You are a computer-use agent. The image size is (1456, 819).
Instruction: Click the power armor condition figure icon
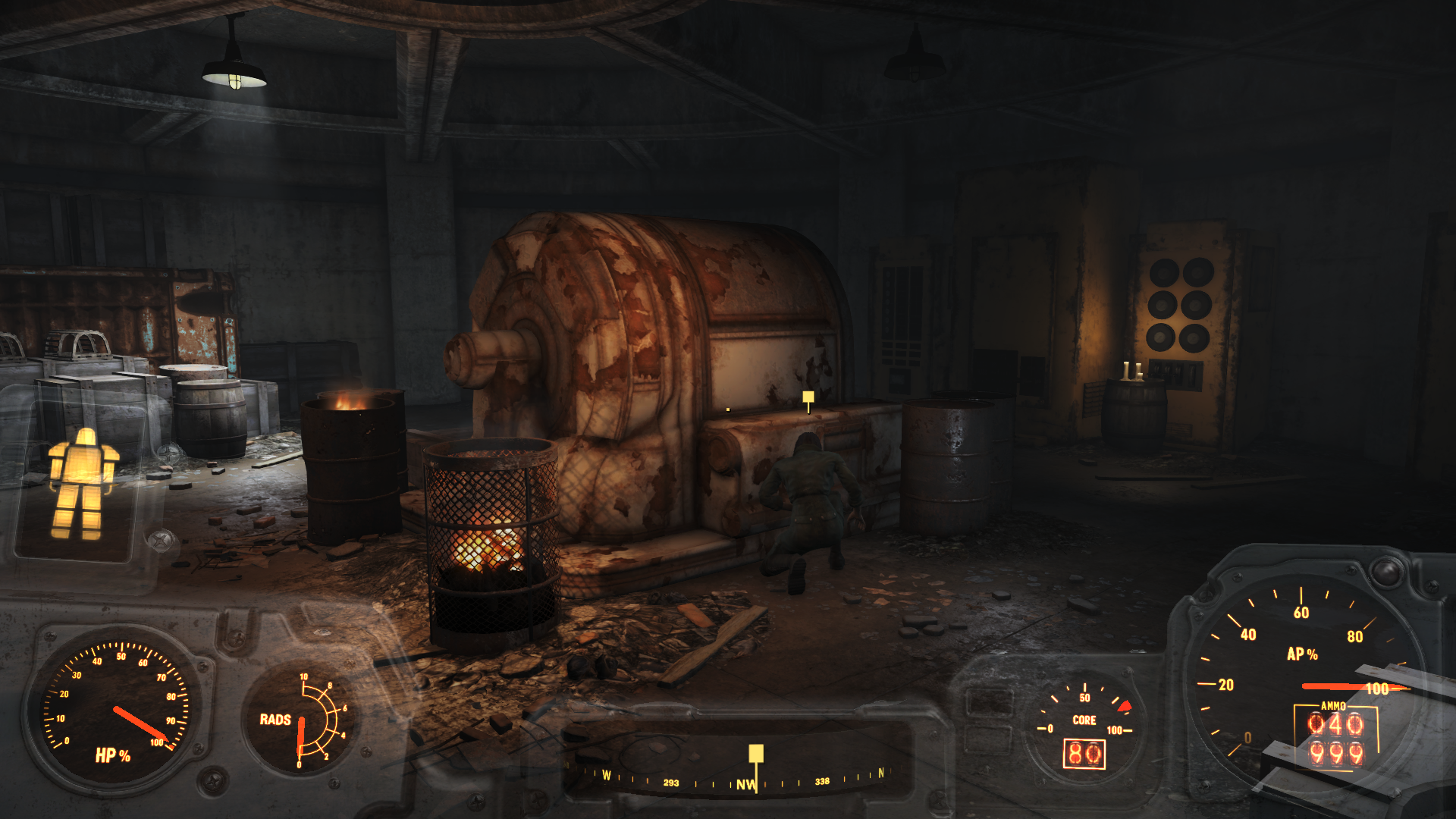coord(83,484)
